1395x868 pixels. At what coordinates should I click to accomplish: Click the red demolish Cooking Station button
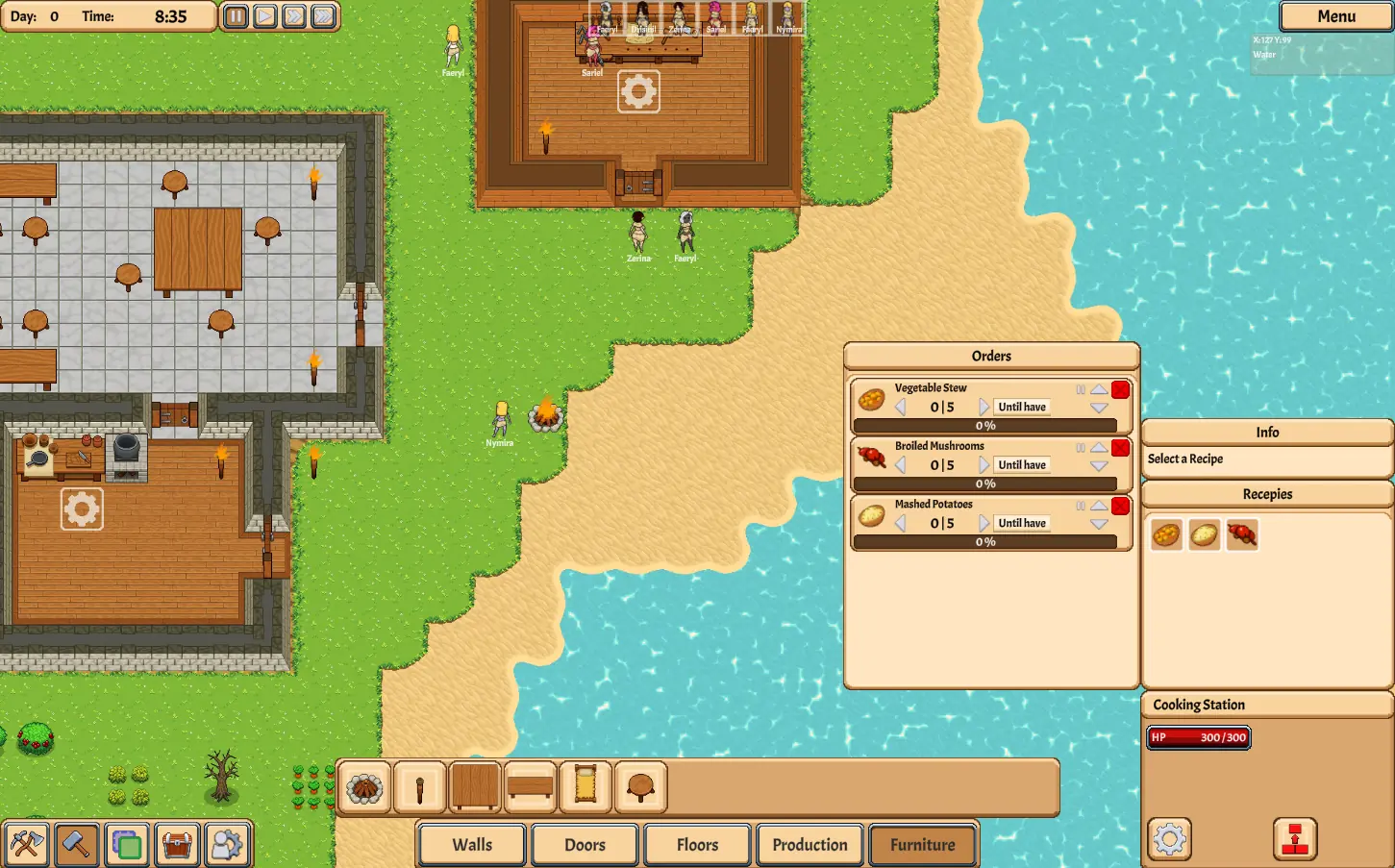pos(1295,839)
